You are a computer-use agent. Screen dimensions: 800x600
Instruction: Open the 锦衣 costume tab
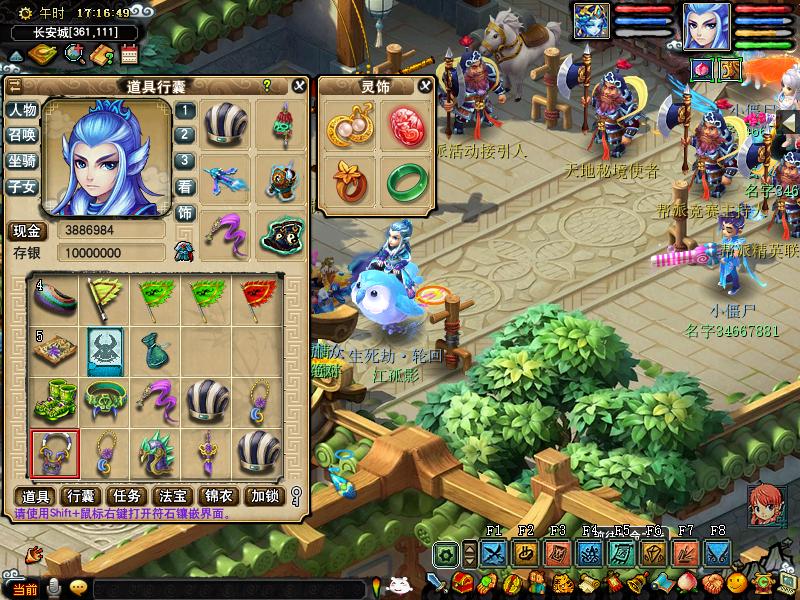point(220,496)
